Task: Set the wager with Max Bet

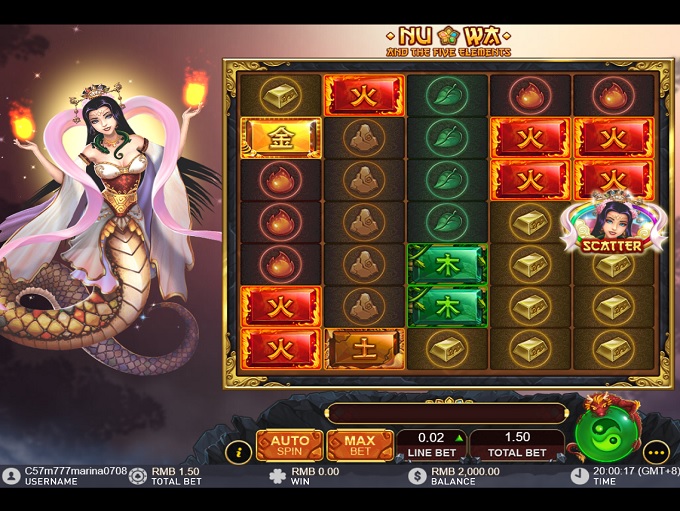Action: click(x=360, y=445)
